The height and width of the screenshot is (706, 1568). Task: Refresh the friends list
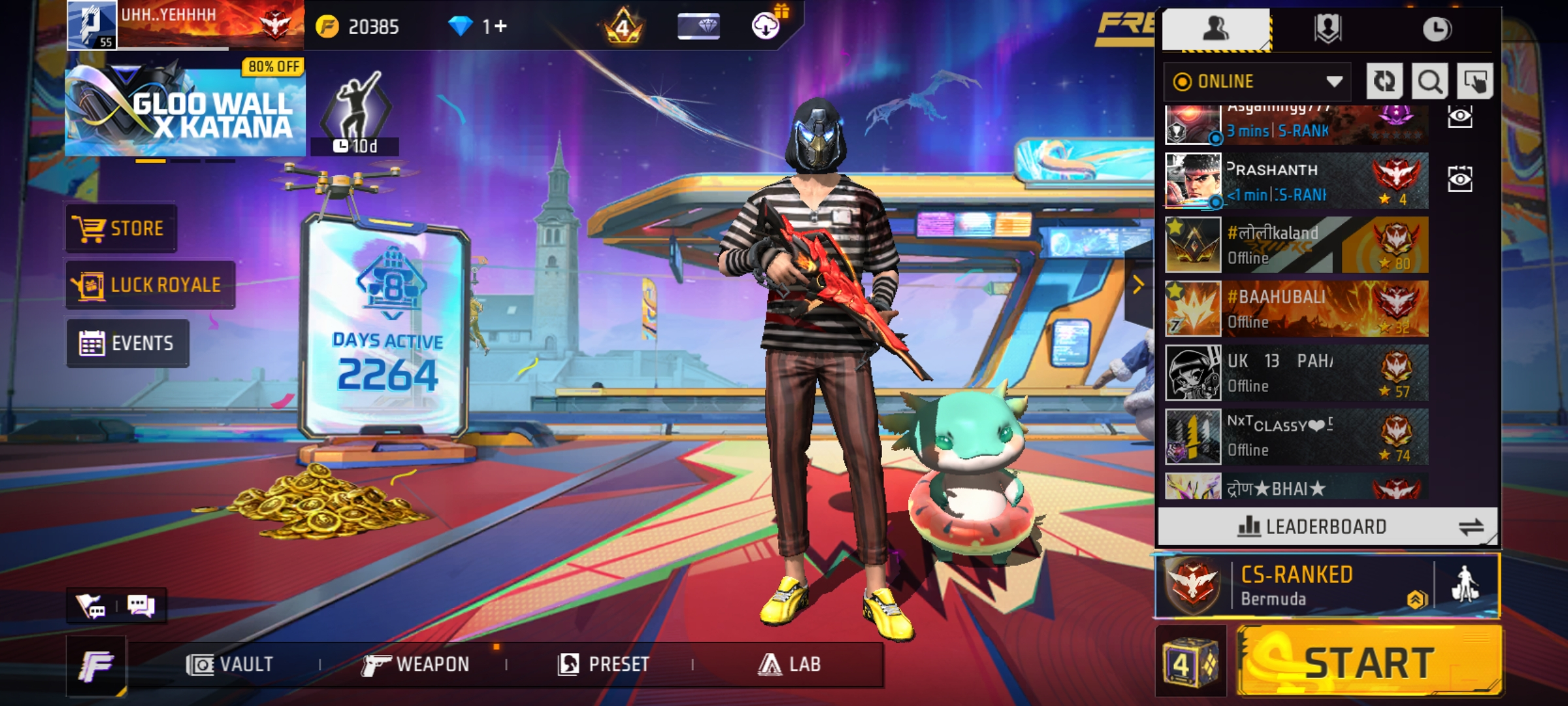coord(1384,82)
